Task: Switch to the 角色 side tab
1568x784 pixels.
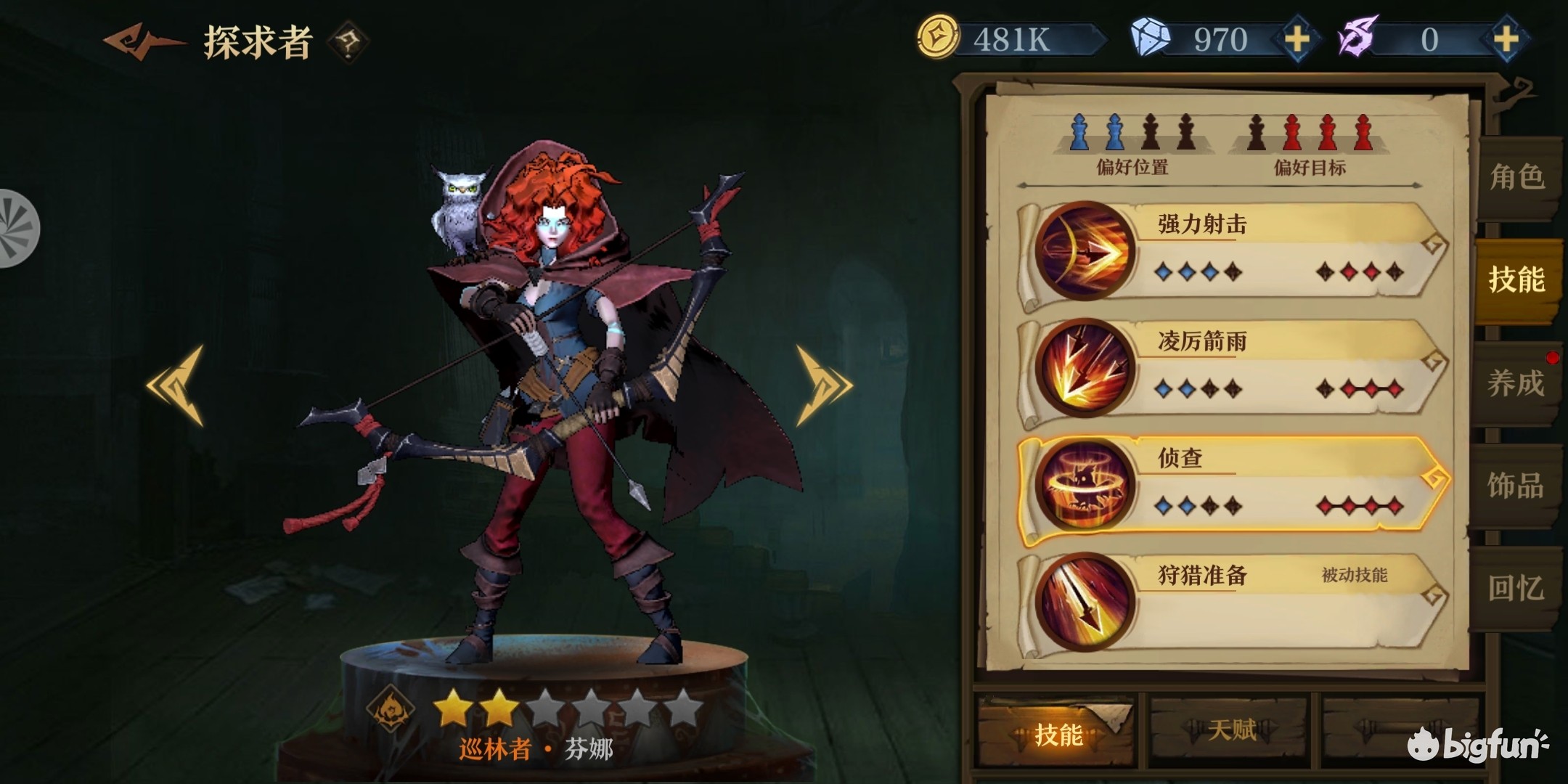Action: (1516, 177)
